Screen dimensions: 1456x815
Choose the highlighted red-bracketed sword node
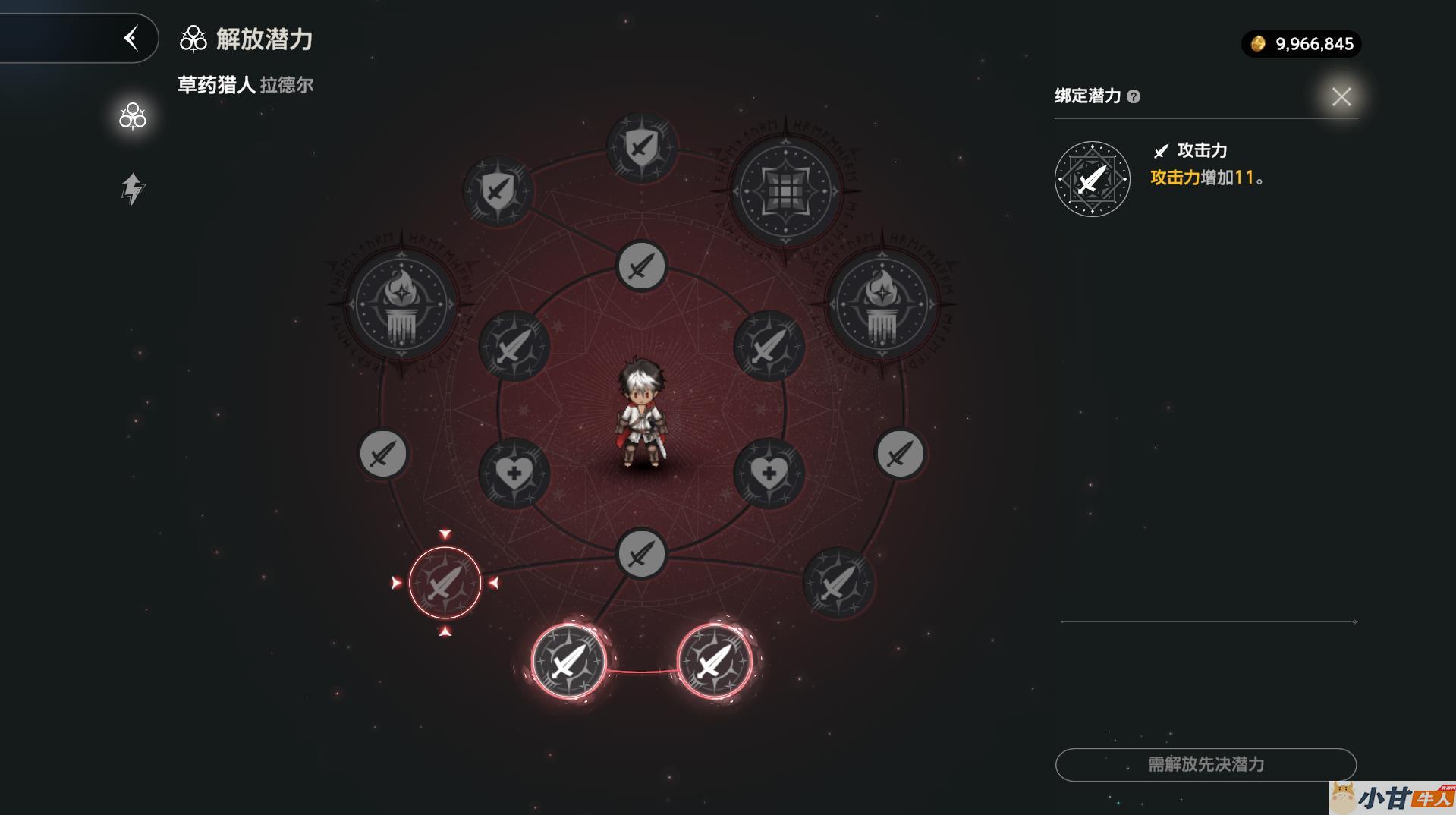pos(445,583)
